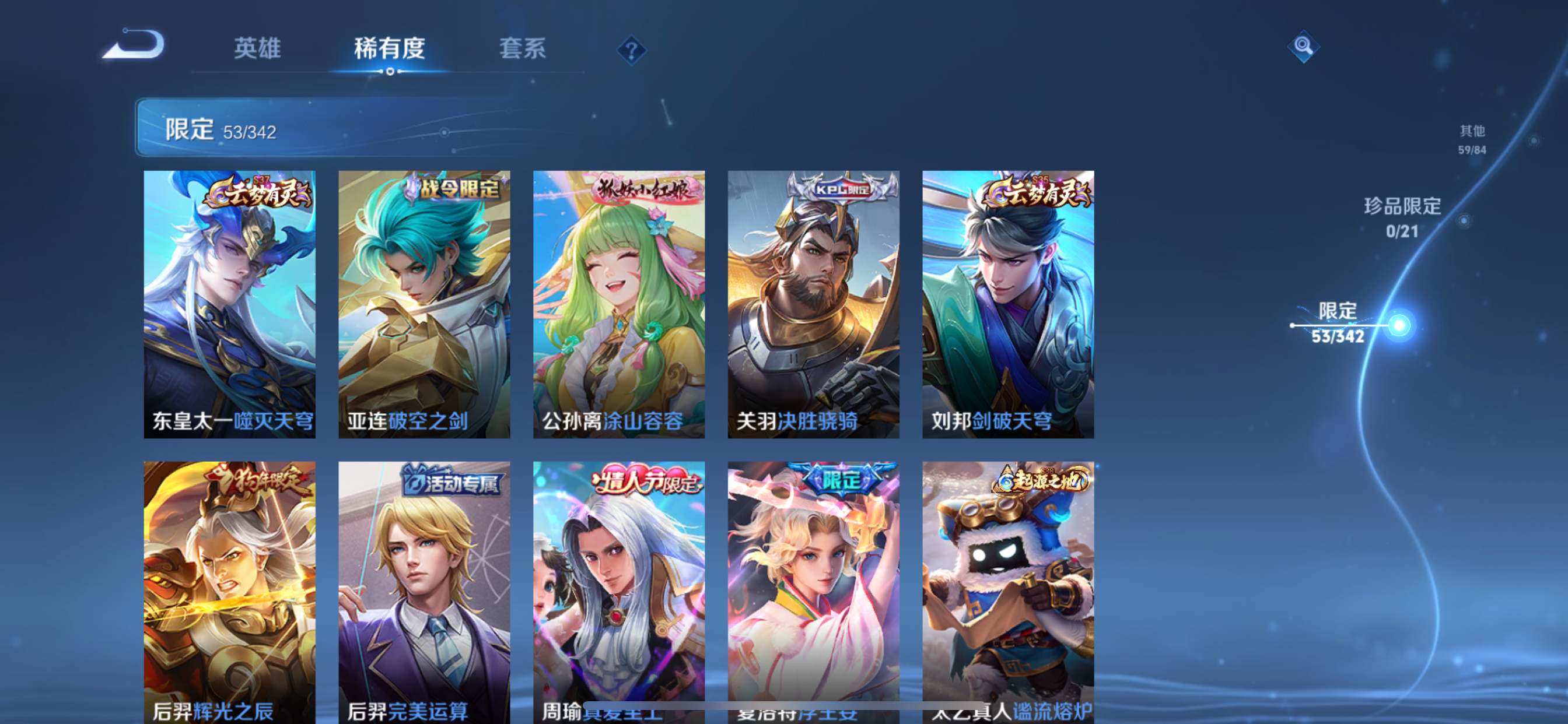The width and height of the screenshot is (1568, 724).
Task: Select the 关羽决胜骁骑 skin thumbnail
Action: (x=814, y=304)
